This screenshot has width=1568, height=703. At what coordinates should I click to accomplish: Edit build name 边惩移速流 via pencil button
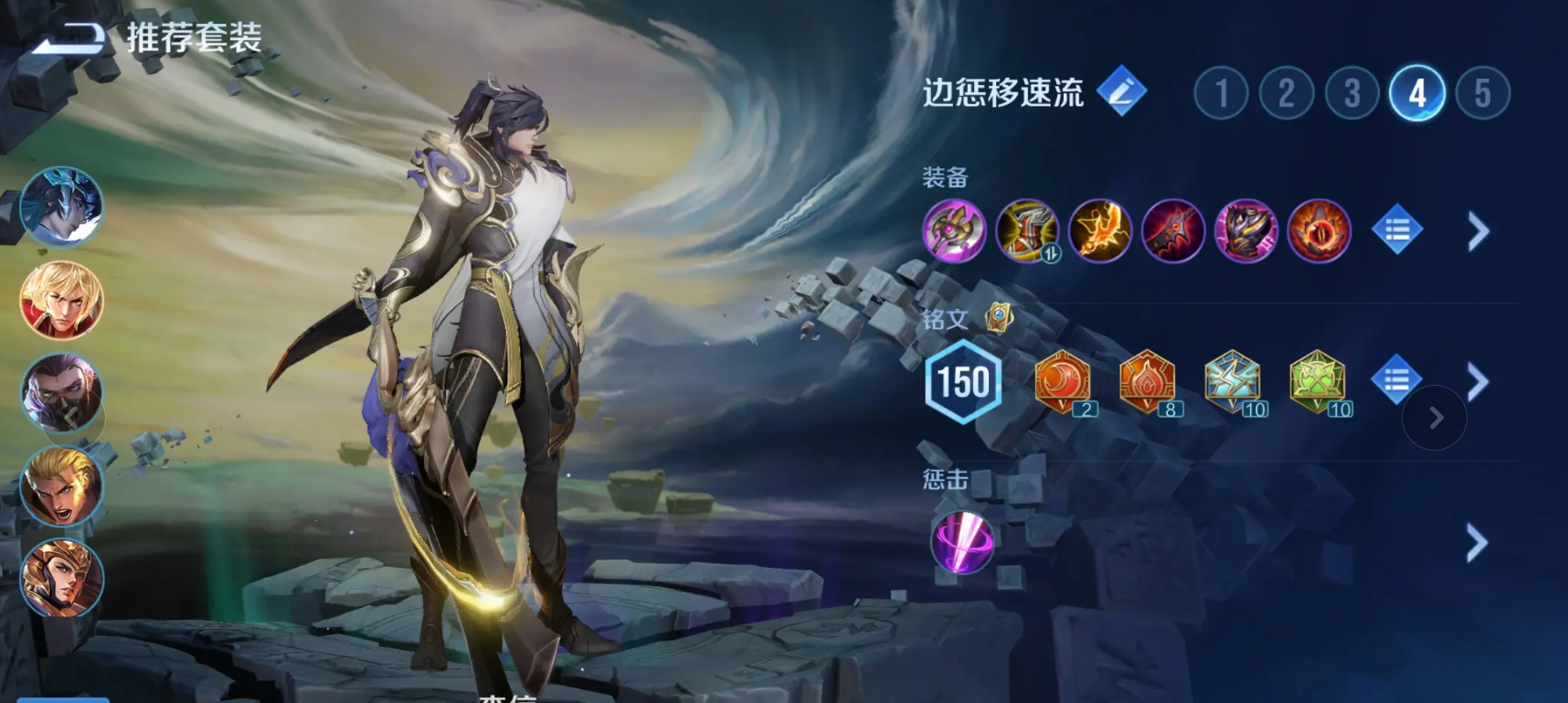[1124, 92]
